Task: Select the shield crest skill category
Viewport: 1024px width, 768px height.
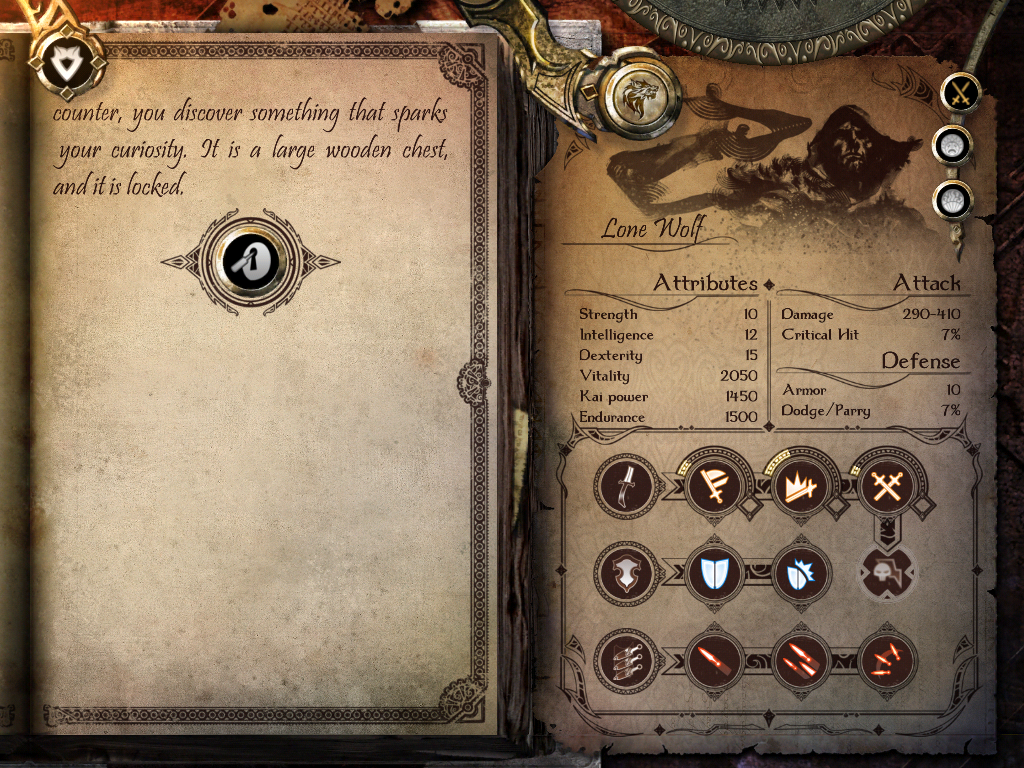Action: [x=628, y=574]
